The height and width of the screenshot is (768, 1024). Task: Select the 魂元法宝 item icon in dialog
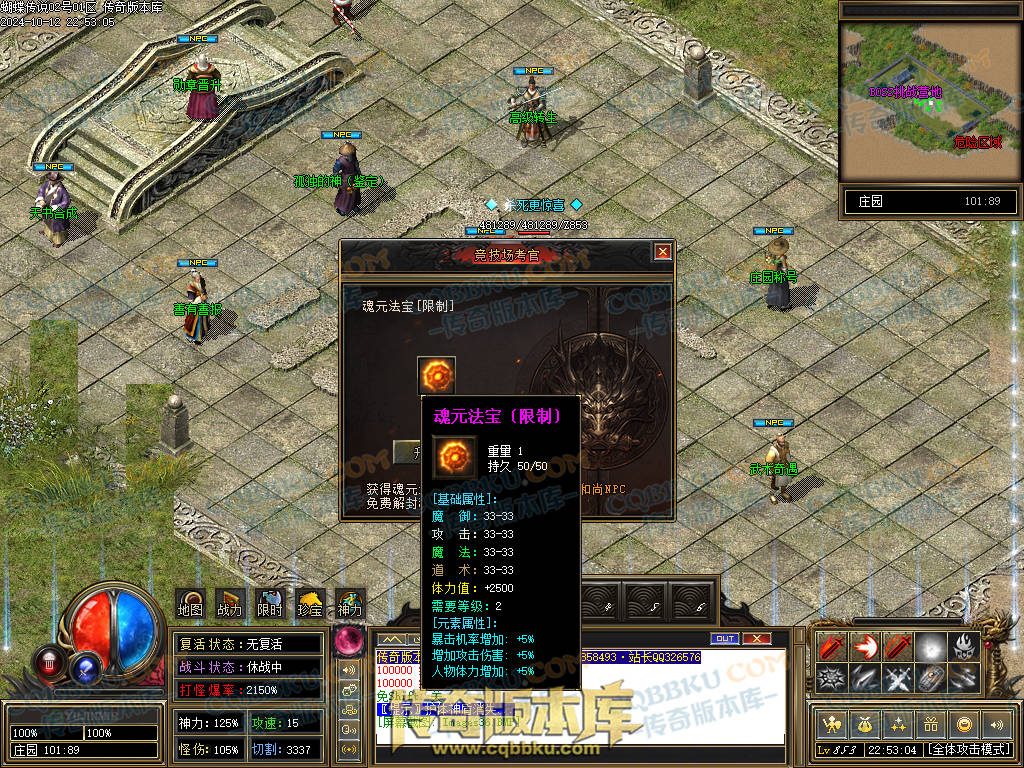tap(436, 376)
